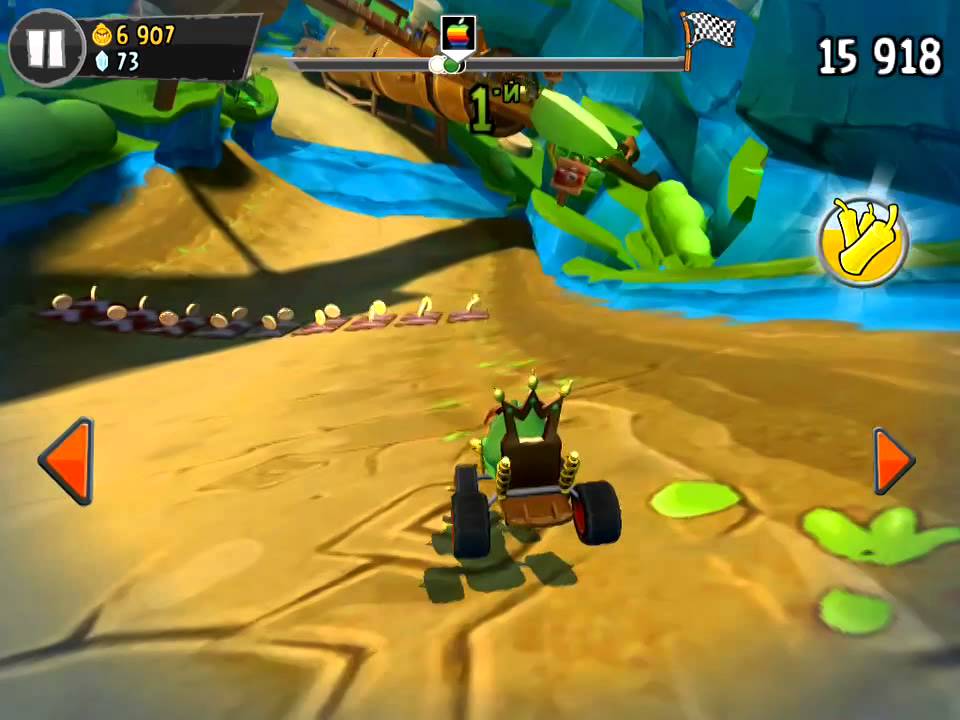This screenshot has height=720, width=960.
Task: Steer right with the orange arrow
Action: point(892,461)
